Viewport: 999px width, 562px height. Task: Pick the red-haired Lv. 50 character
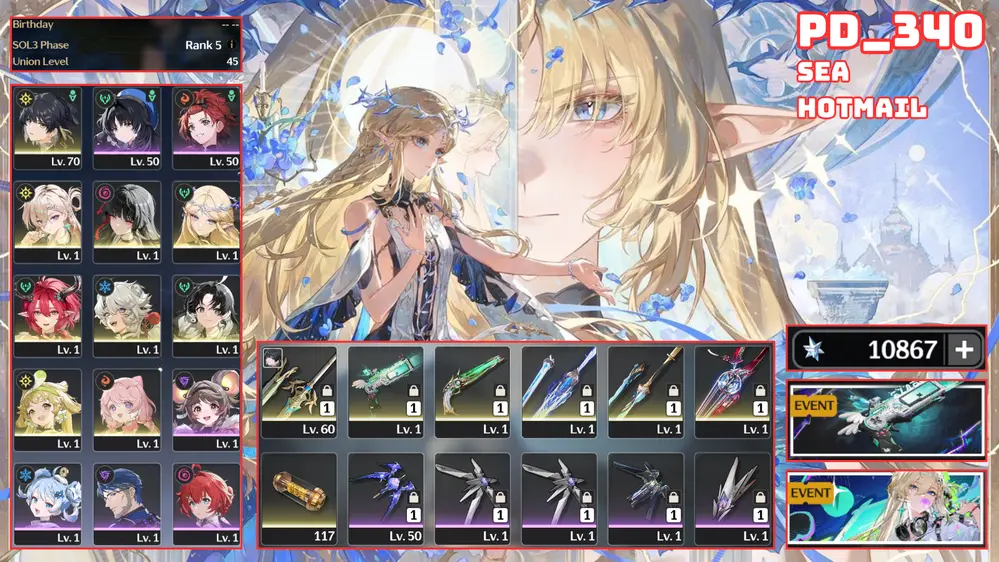tap(206, 127)
